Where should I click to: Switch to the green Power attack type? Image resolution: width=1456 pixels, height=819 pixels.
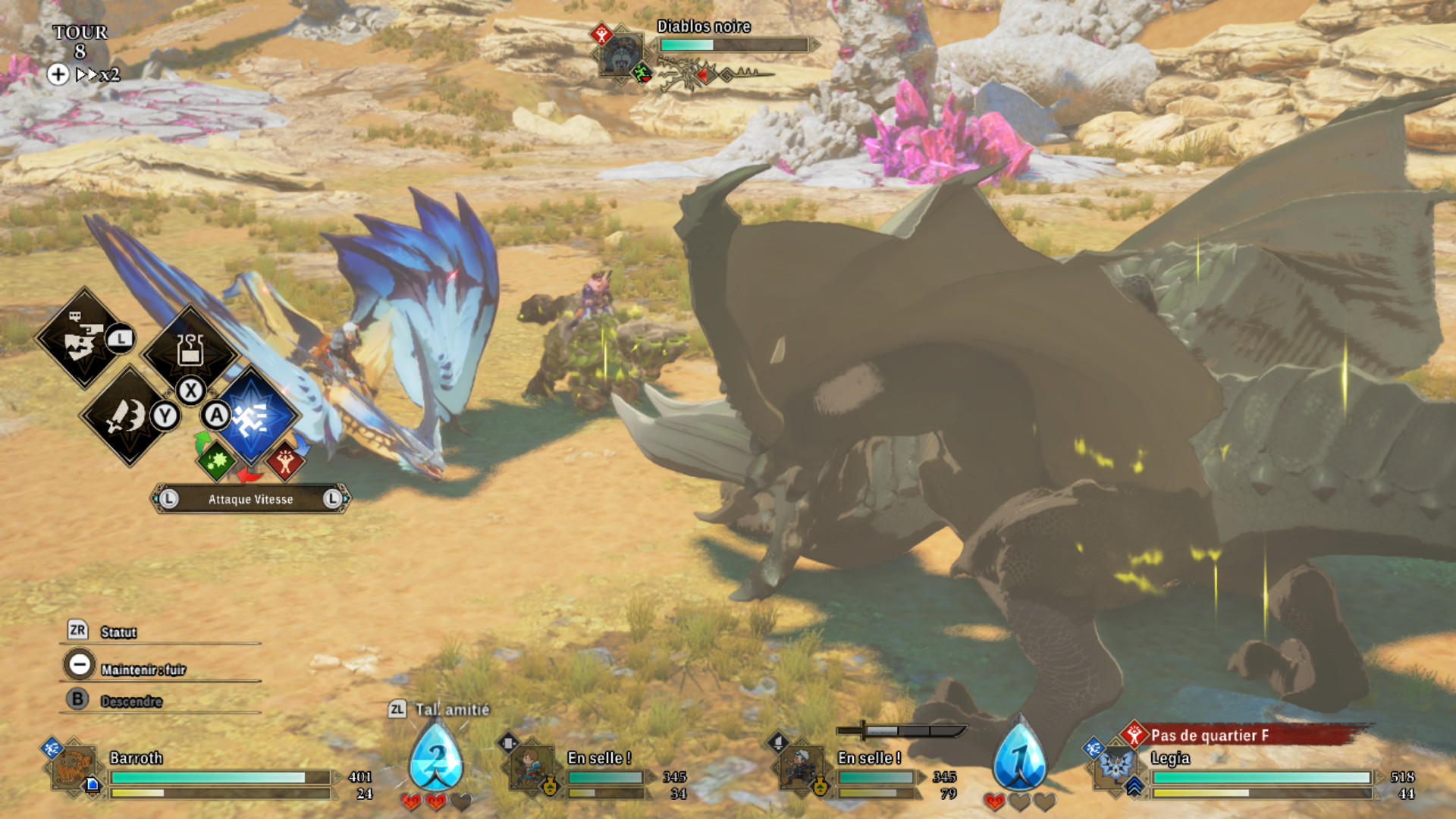tap(216, 460)
